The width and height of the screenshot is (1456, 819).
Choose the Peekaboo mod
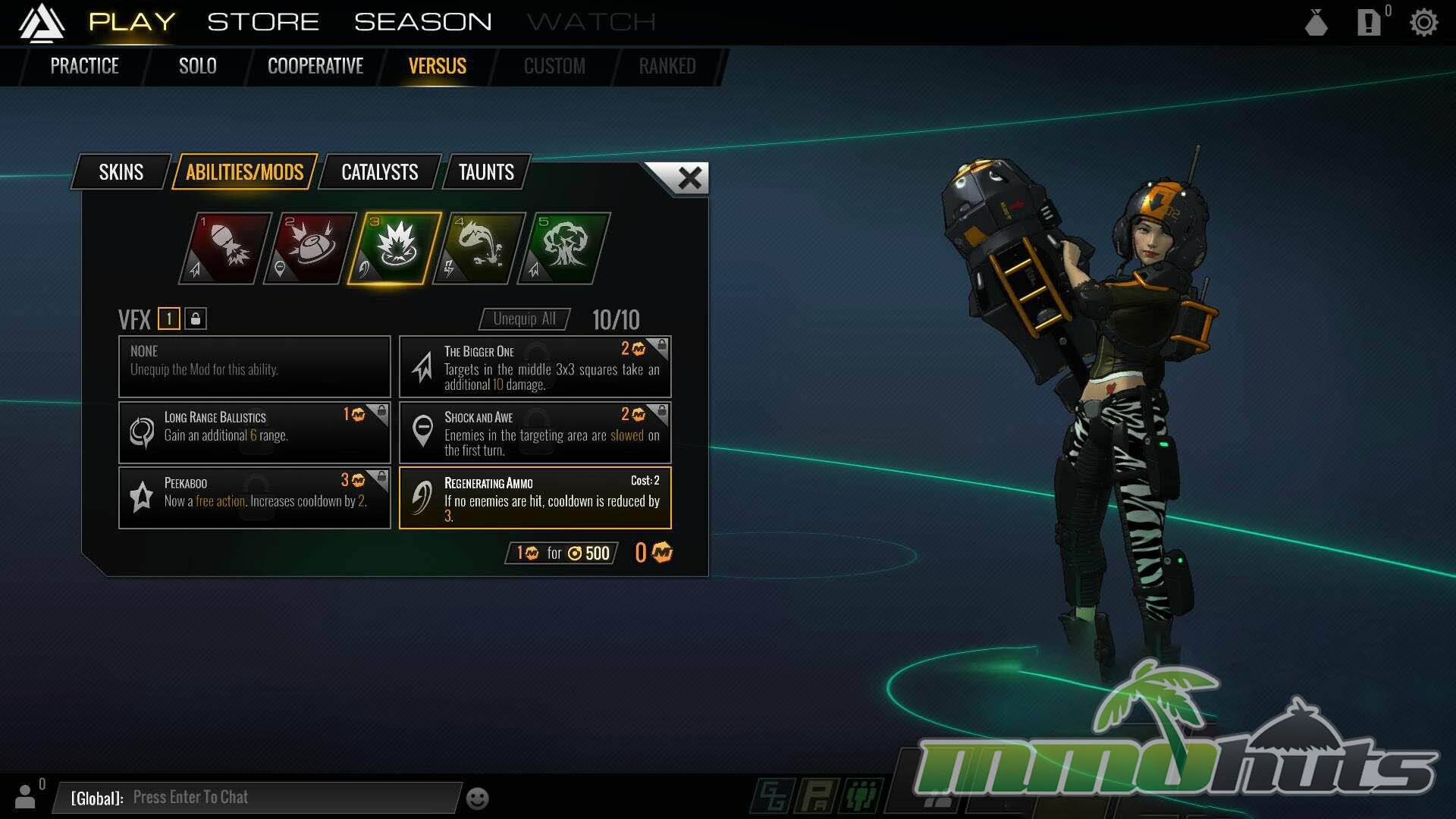pos(254,498)
